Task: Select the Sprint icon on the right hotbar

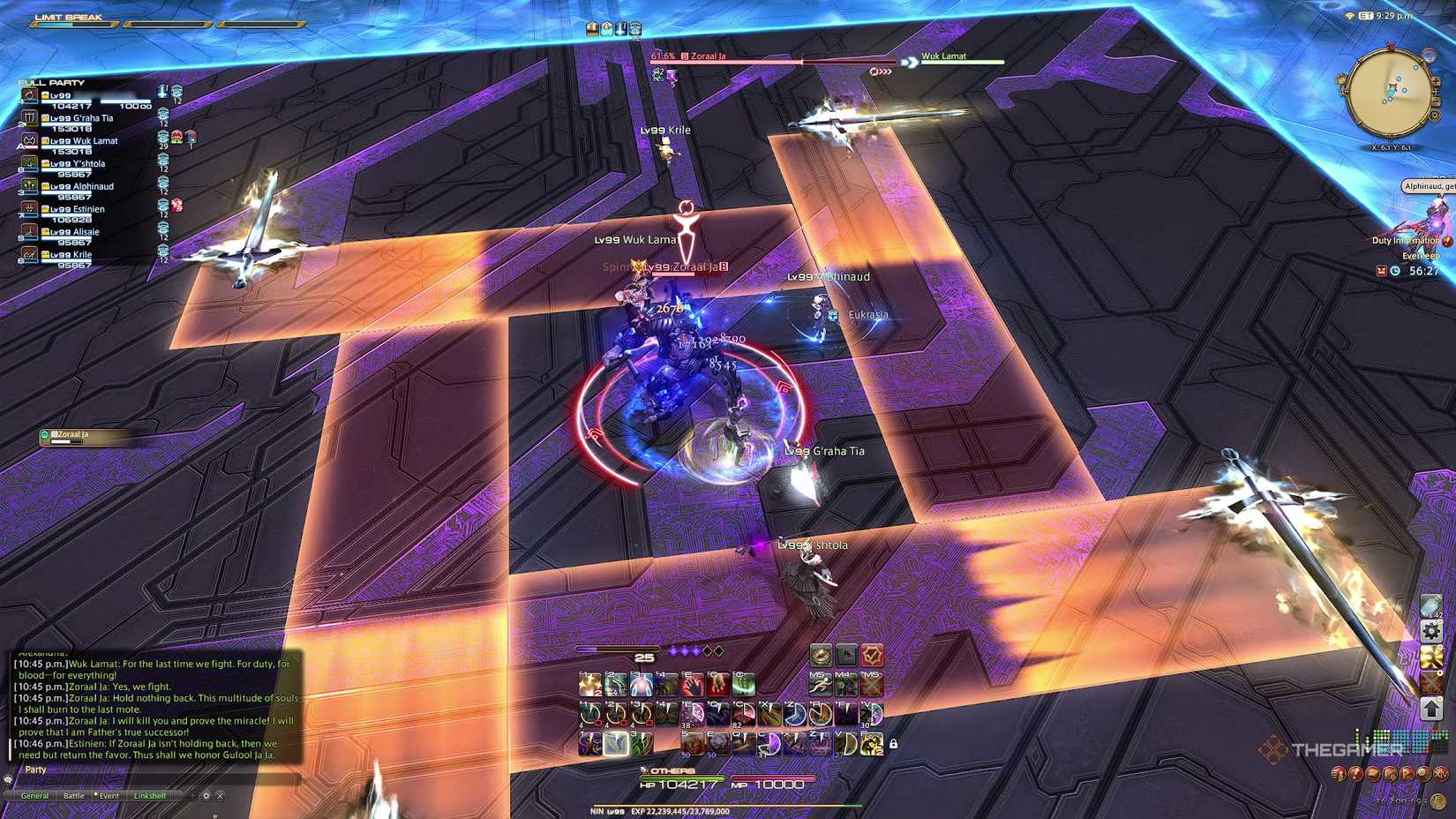Action: pyautogui.click(x=822, y=684)
